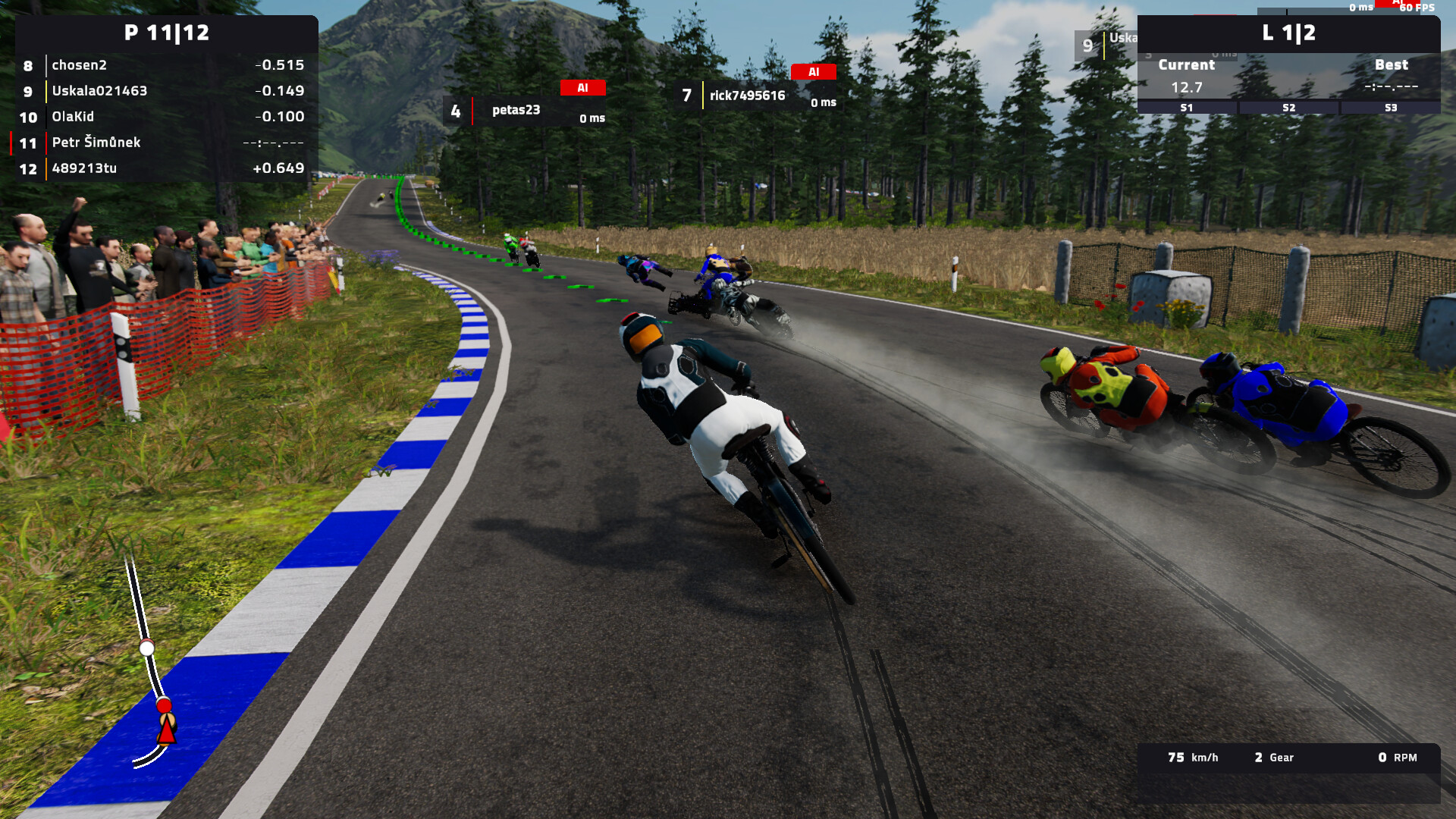Switch to the Current lap time column
The height and width of the screenshot is (819, 1456).
1185,65
